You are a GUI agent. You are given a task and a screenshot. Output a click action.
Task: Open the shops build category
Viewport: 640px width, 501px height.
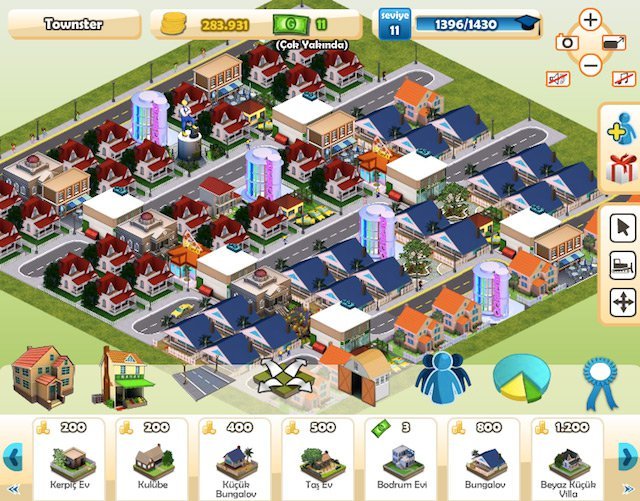(127, 375)
